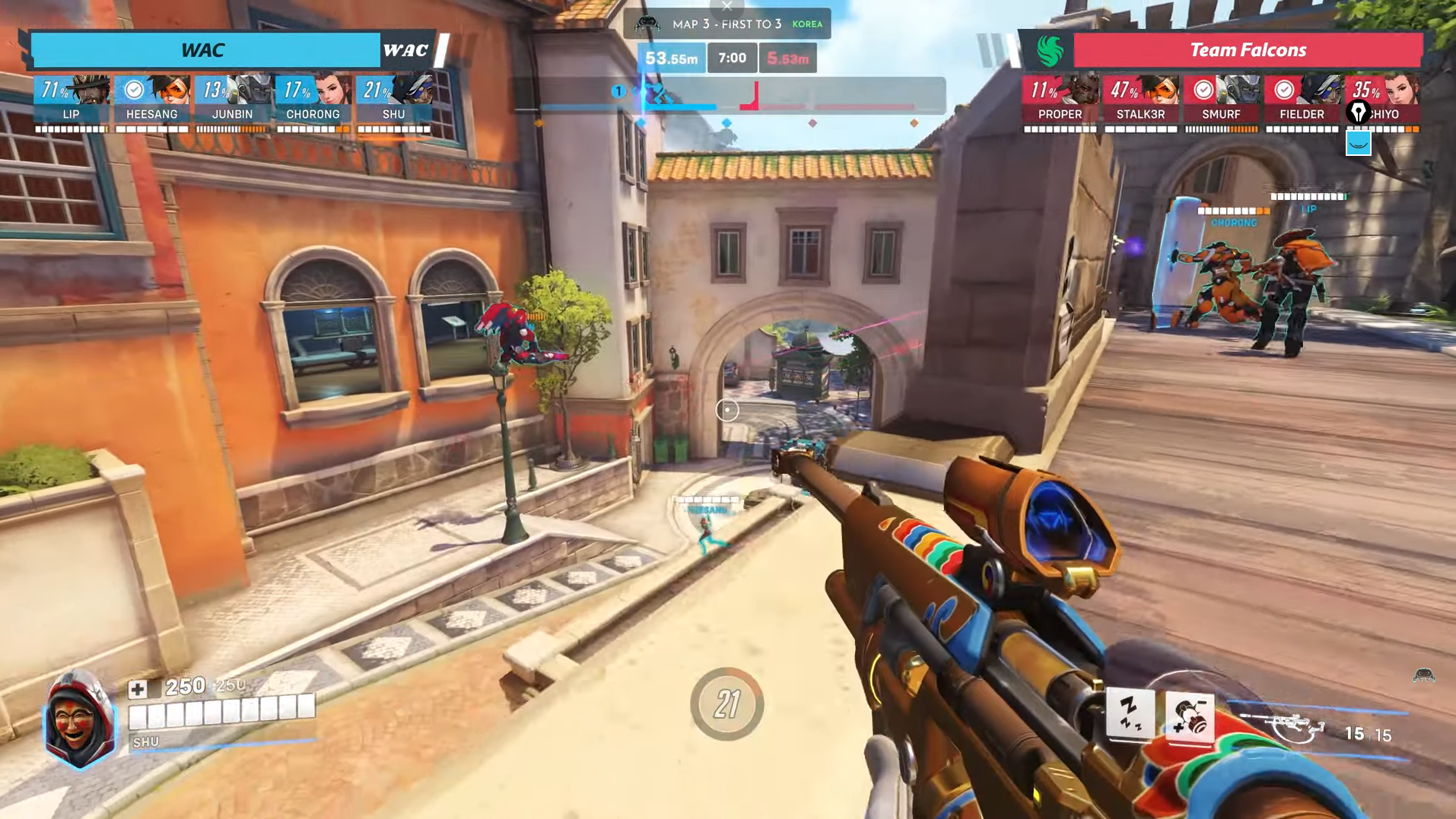This screenshot has height=819, width=1456.
Task: Pick SMURF's player card
Action: 1221,101
